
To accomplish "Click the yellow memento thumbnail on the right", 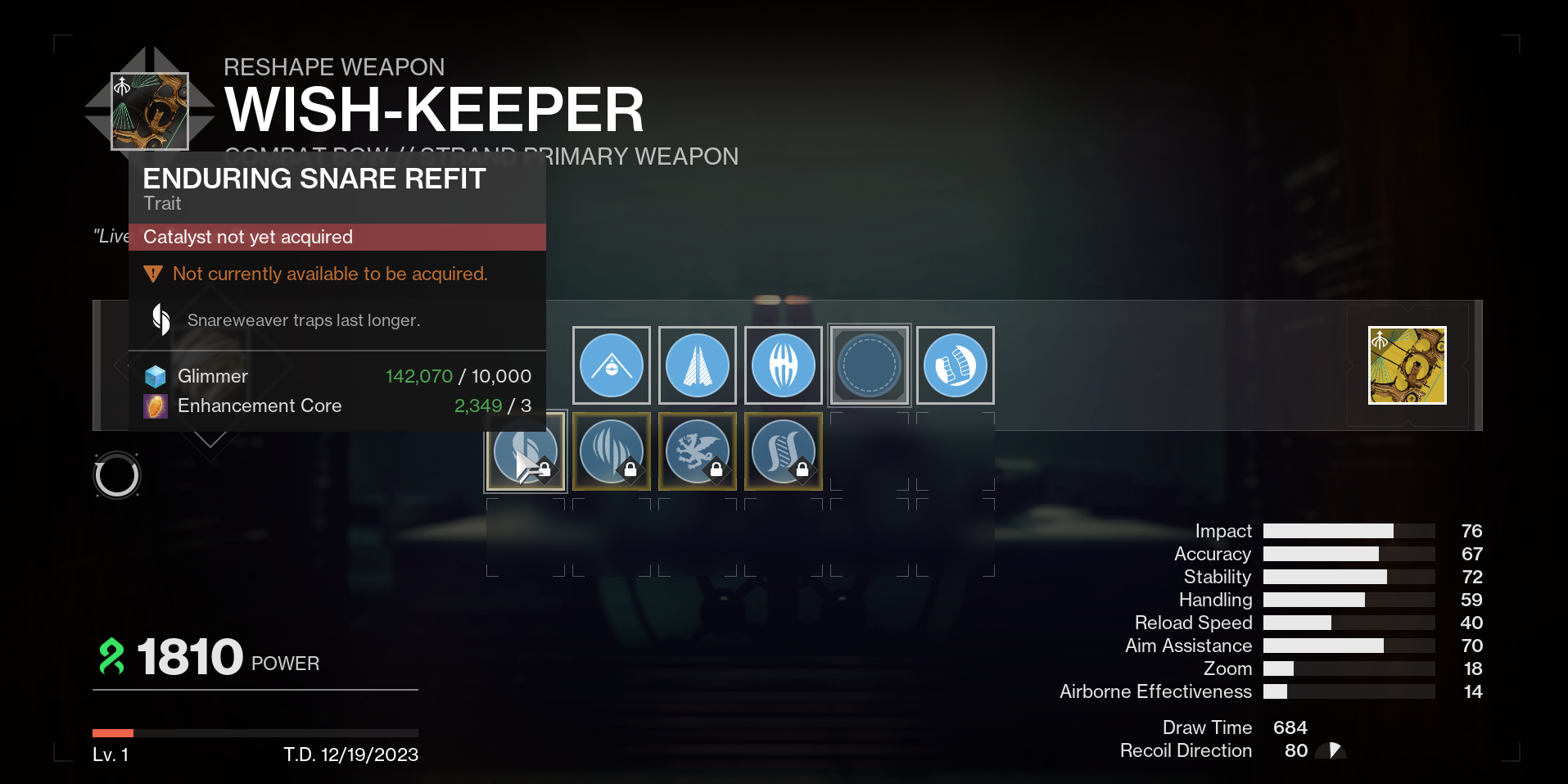I will (1407, 365).
